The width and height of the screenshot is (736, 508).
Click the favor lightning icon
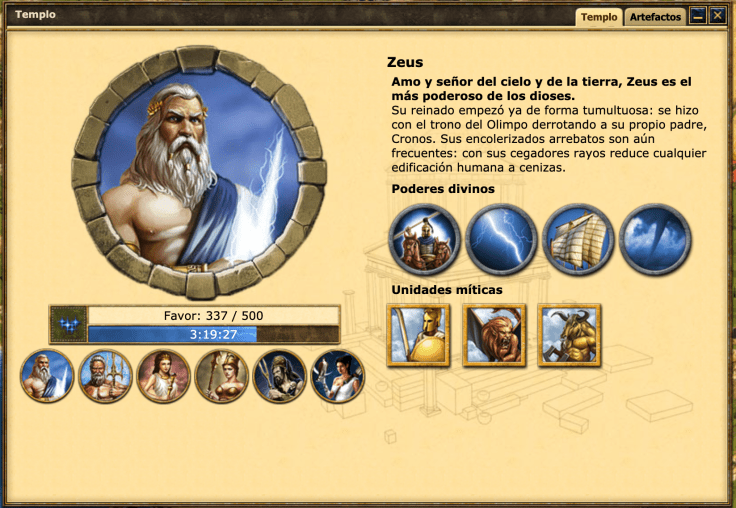pos(67,325)
